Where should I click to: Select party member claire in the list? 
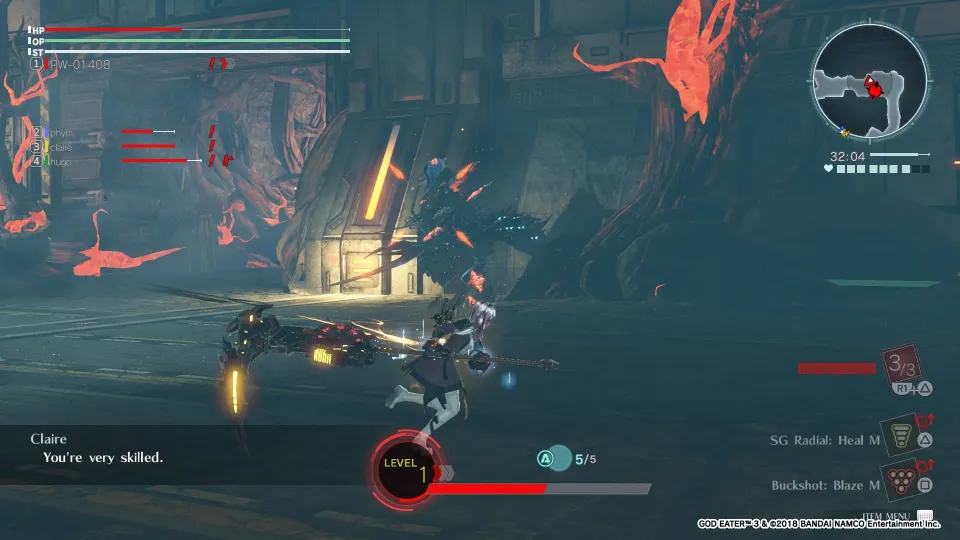(60, 146)
